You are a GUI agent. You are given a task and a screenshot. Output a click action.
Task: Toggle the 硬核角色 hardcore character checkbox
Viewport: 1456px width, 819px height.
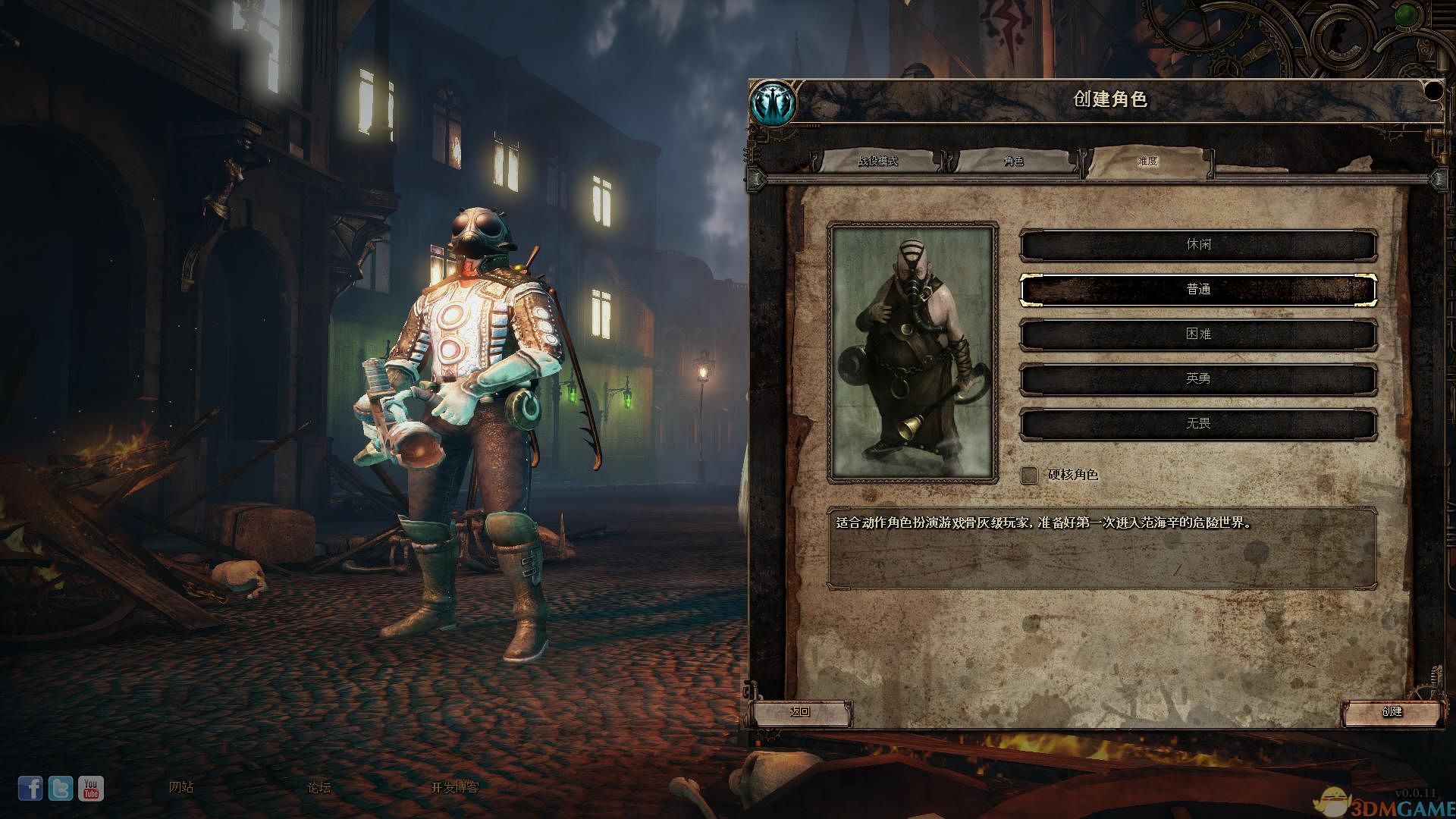pyautogui.click(x=1029, y=475)
